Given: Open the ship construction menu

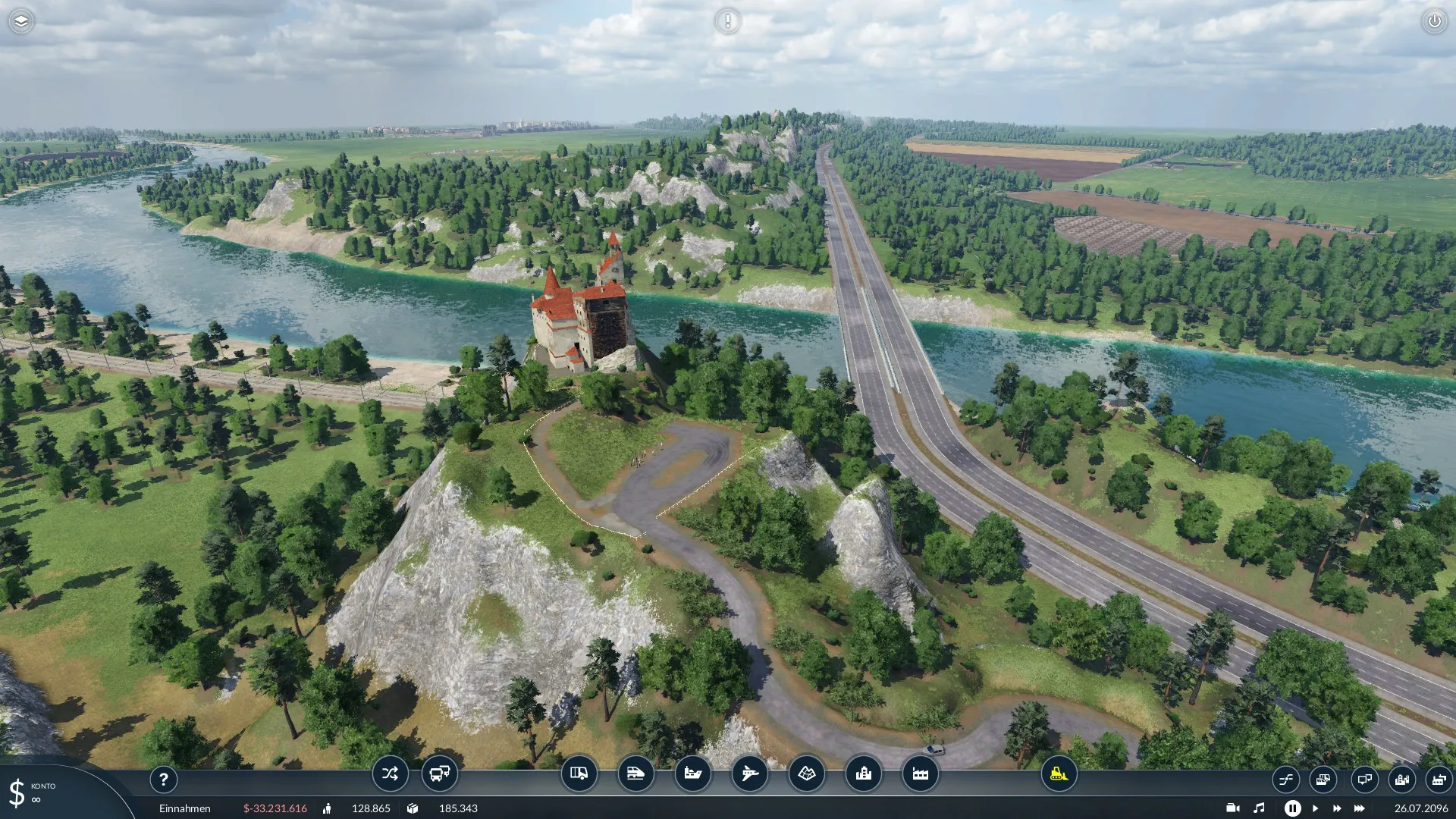Looking at the screenshot, I should tap(692, 773).
